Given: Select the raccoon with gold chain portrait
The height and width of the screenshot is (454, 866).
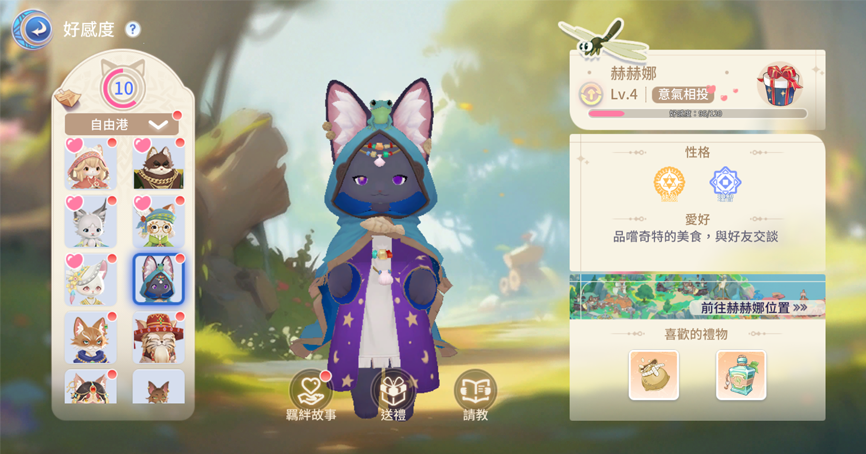Looking at the screenshot, I should pos(158,166).
